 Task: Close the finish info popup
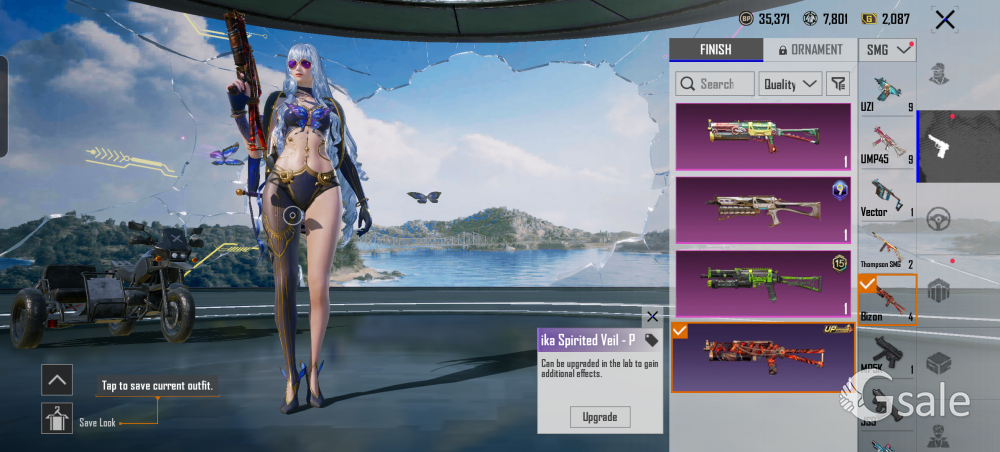[653, 316]
